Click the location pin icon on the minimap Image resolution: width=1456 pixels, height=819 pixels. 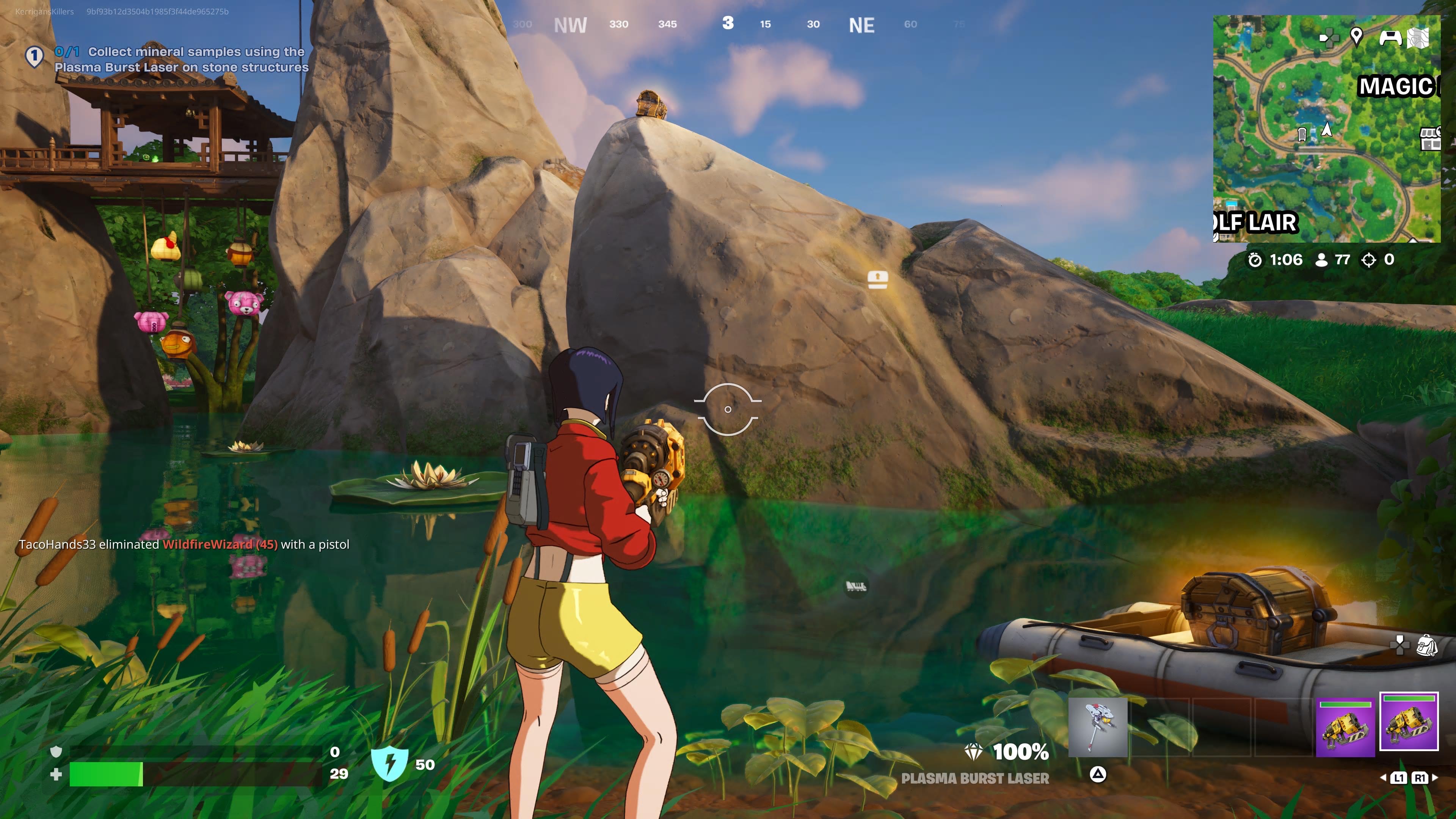(1356, 37)
